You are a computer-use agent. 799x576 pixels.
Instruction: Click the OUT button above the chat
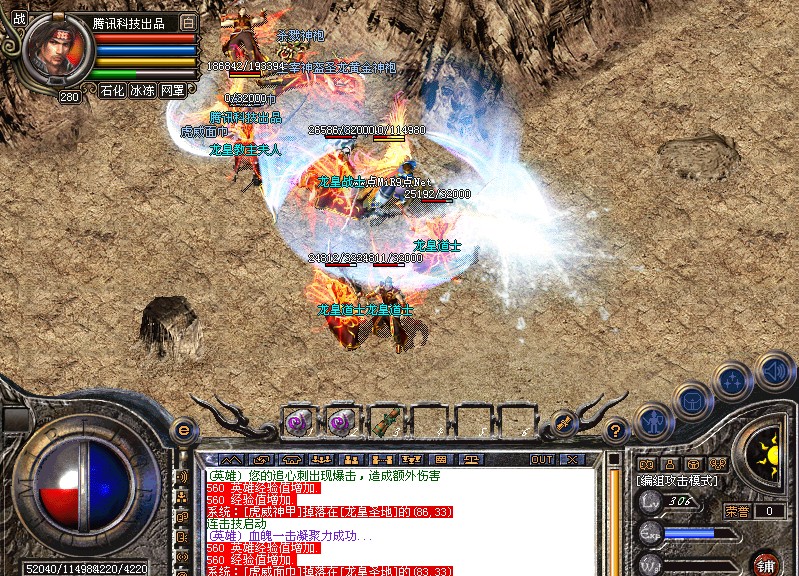[x=542, y=459]
